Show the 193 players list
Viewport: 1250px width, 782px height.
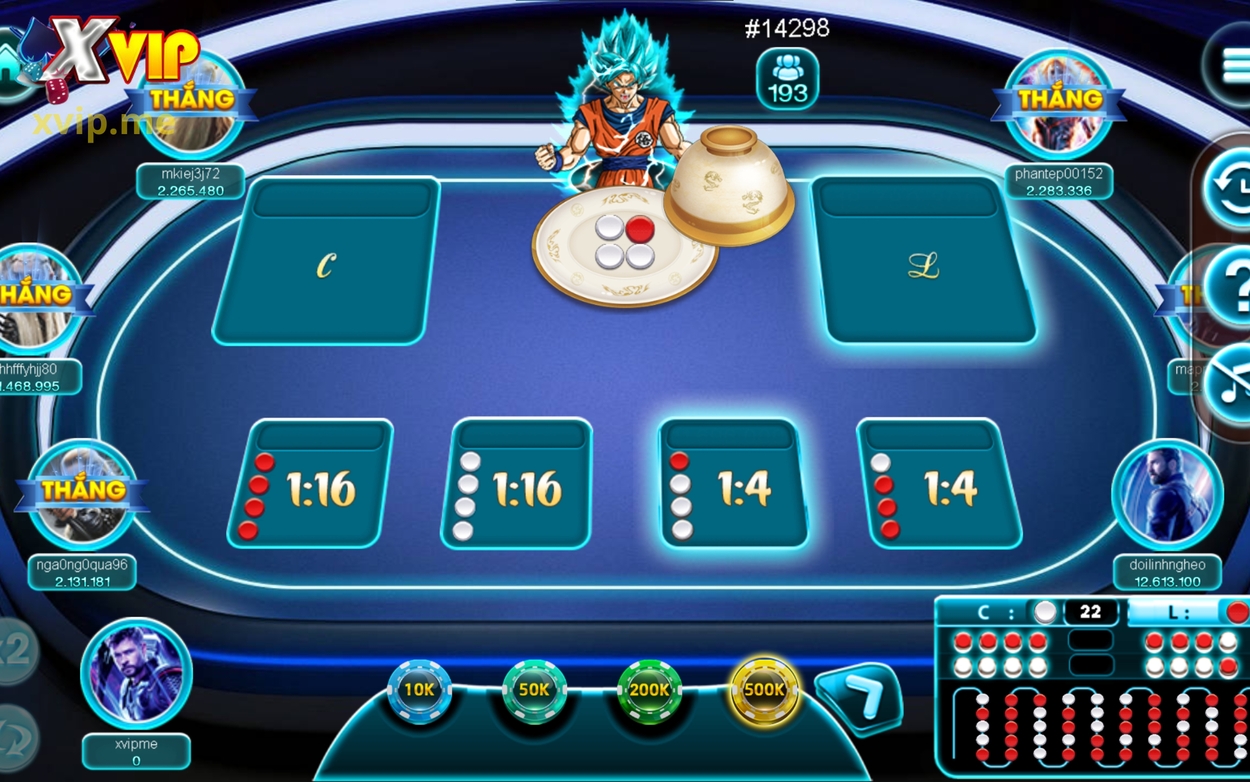point(787,79)
